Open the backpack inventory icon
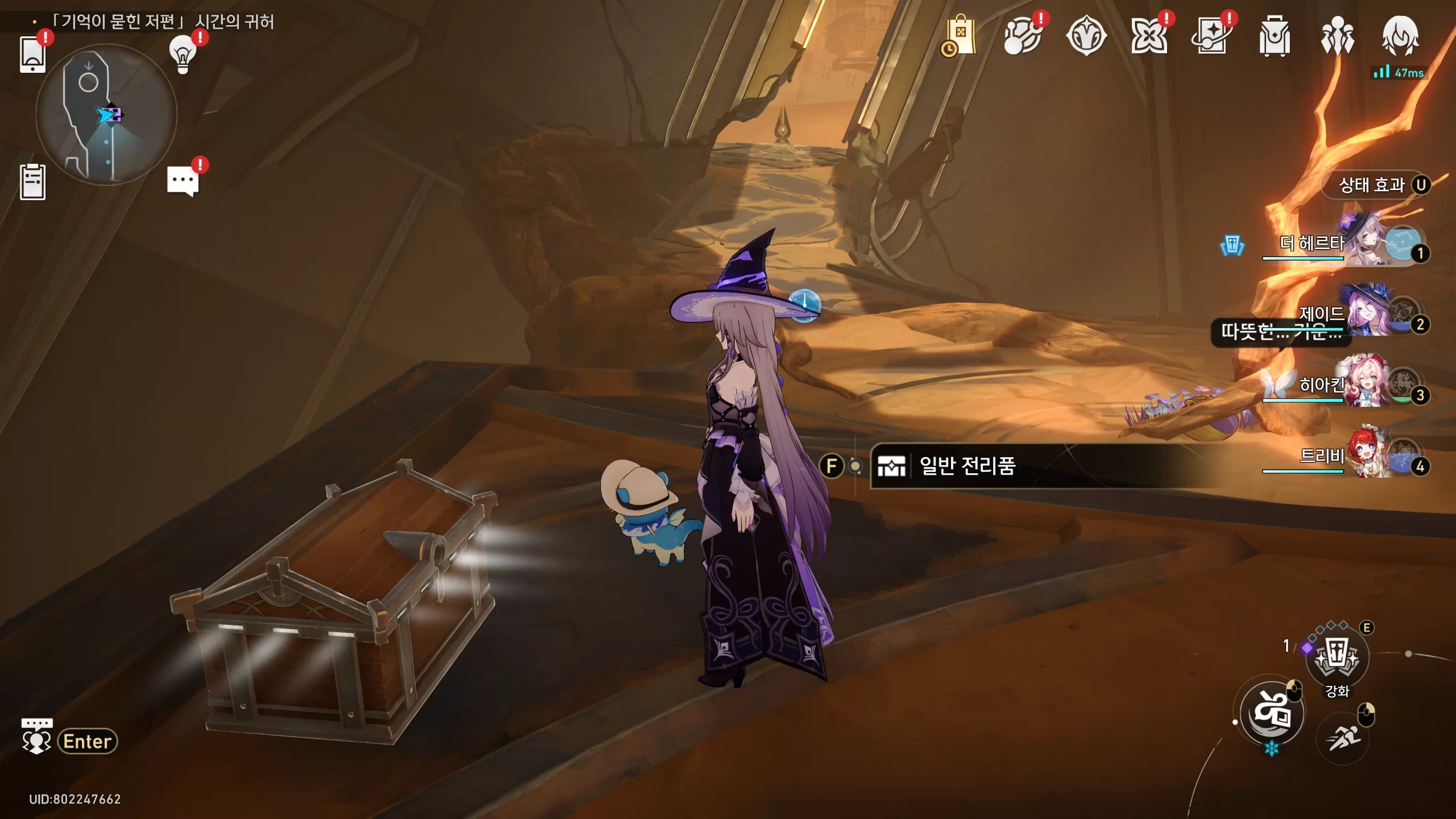Screen dimensions: 1456x819 click(1274, 36)
